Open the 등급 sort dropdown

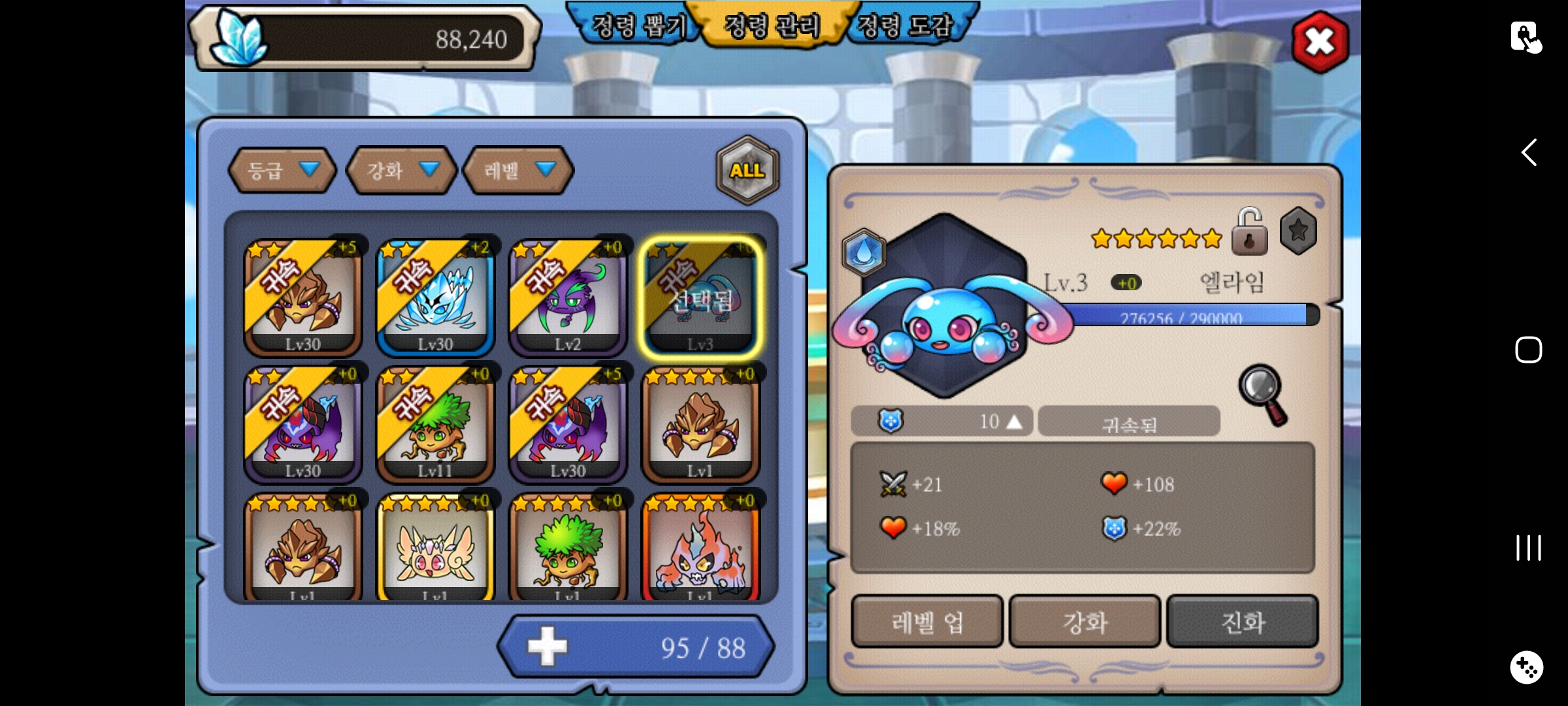click(x=282, y=171)
